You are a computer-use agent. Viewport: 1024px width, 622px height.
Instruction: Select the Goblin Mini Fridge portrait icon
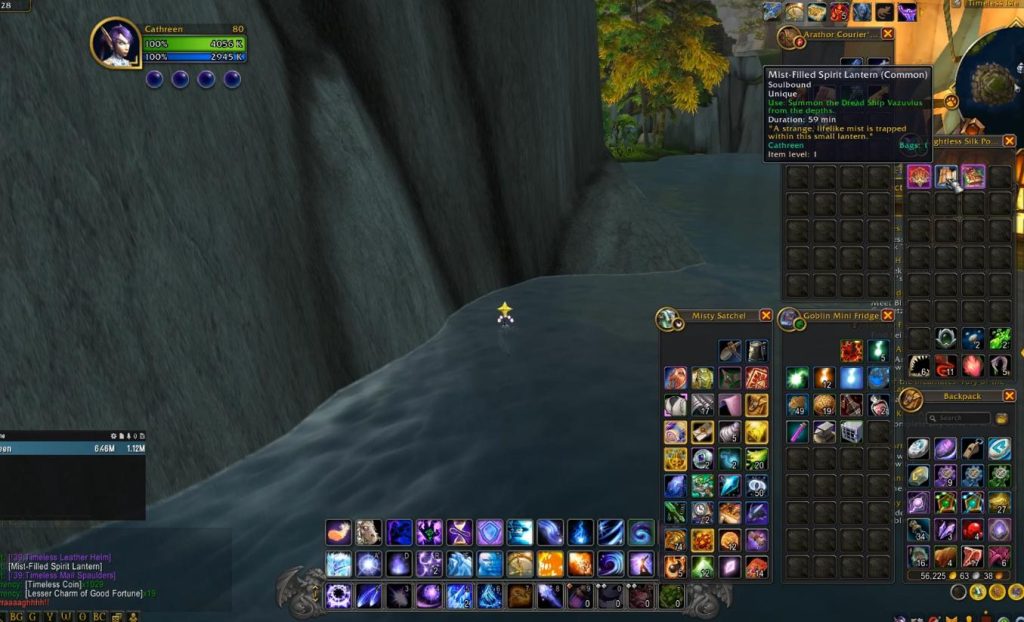coord(790,318)
